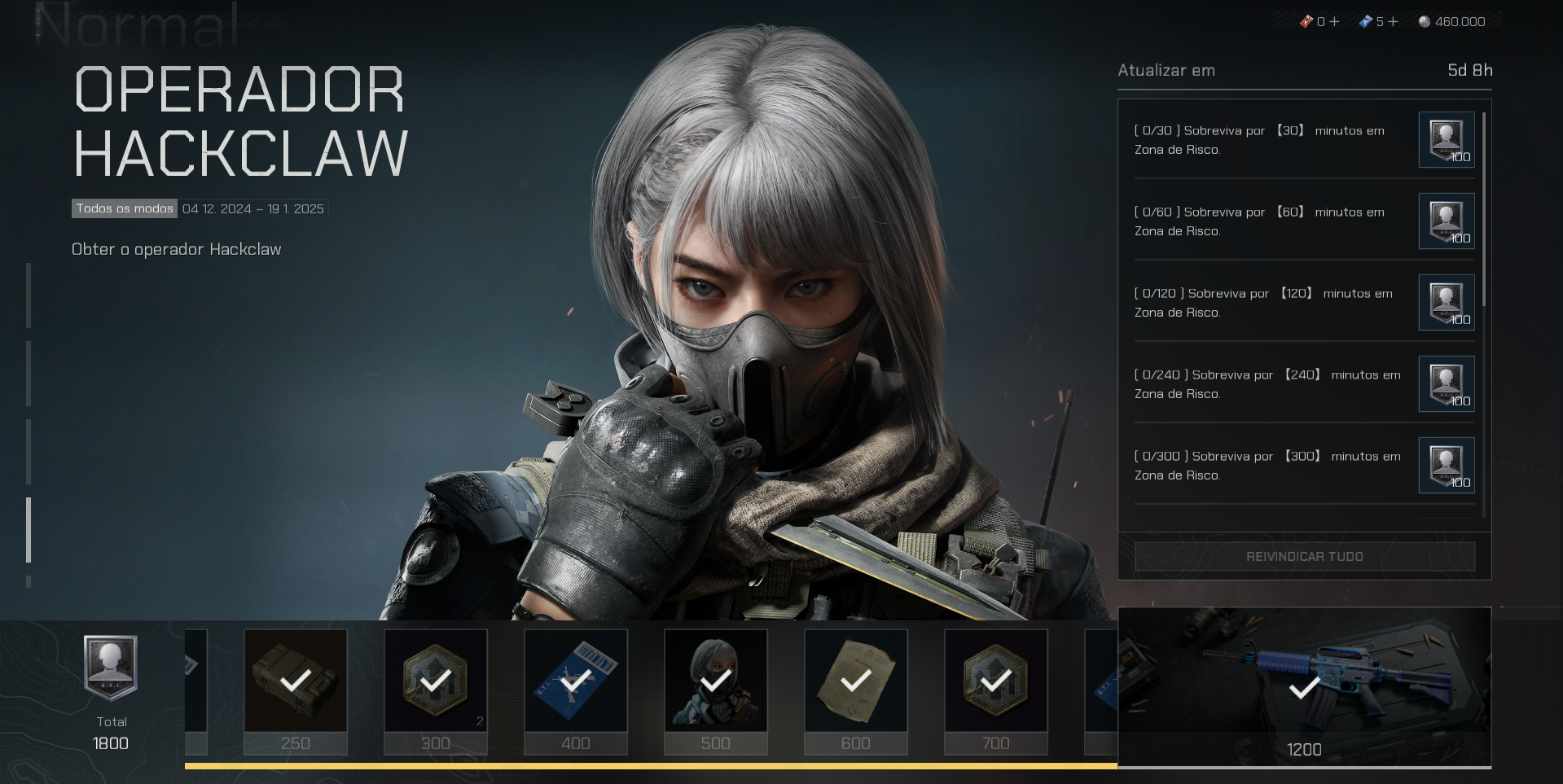Select the 300-point hexagon badge reward

(x=436, y=681)
